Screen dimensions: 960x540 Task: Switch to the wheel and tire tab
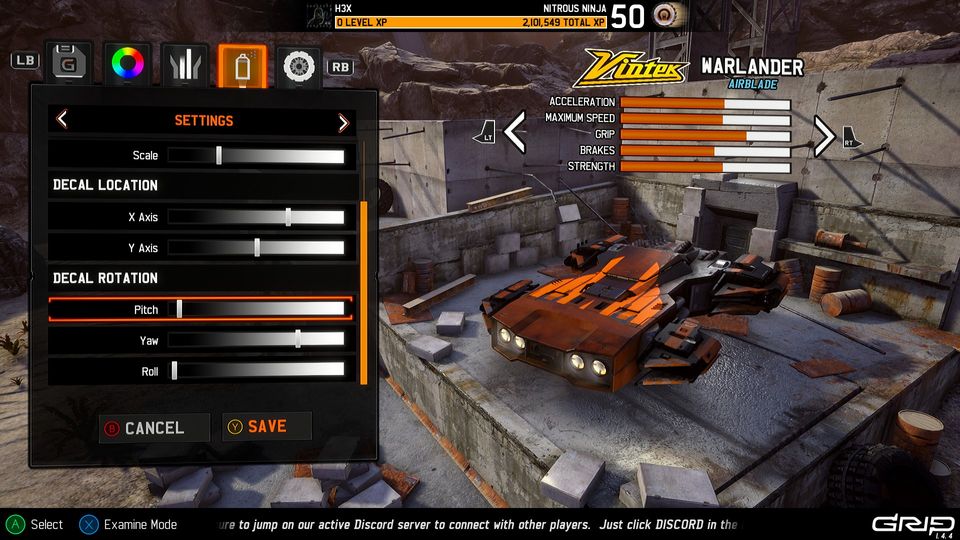[x=298, y=65]
